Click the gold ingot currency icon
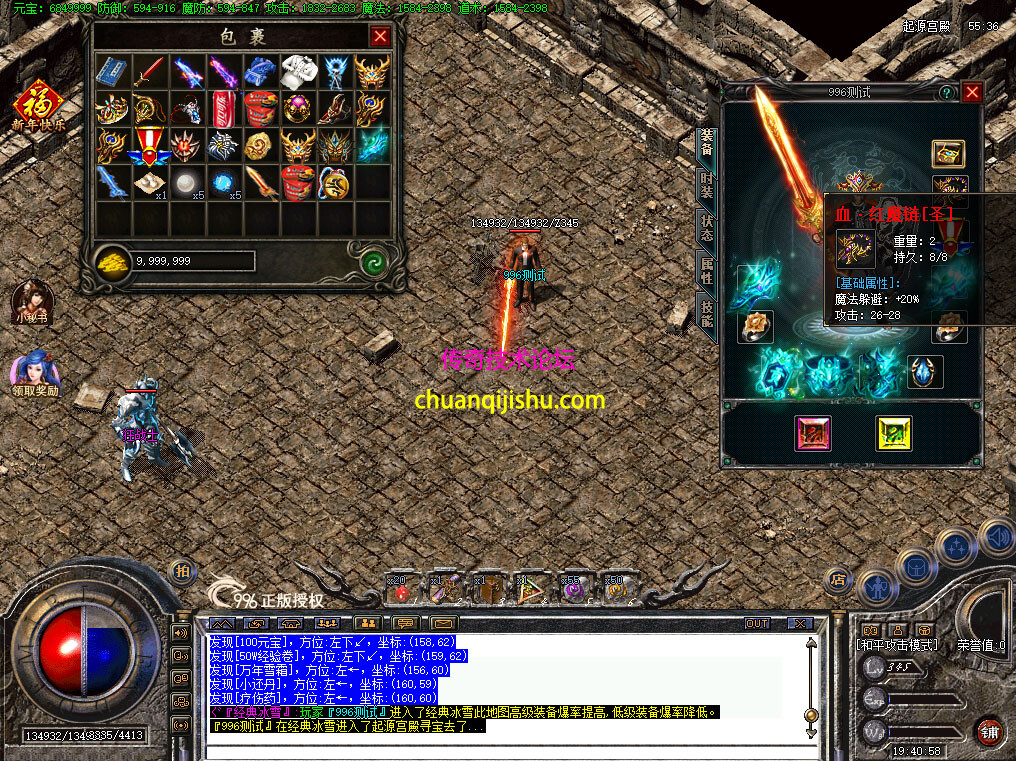The height and width of the screenshot is (761, 1016). pos(113,261)
